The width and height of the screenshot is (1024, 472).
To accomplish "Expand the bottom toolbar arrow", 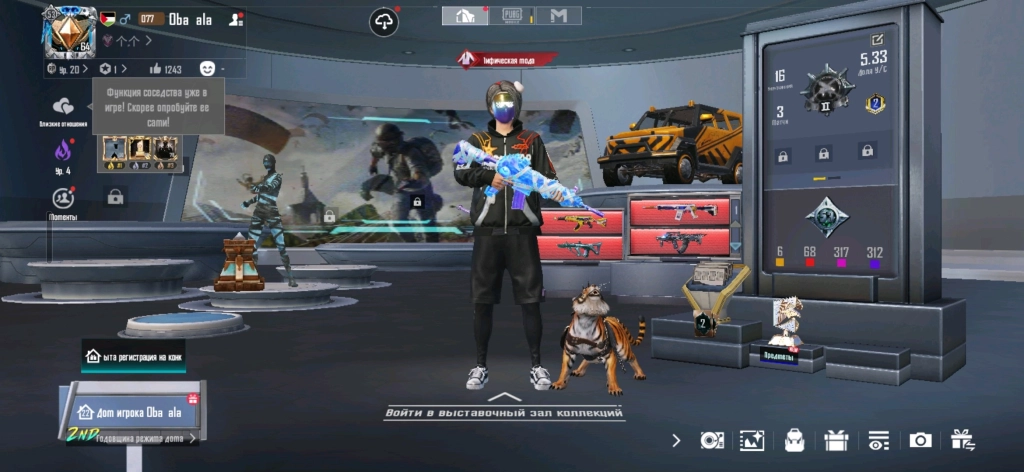I will click(x=677, y=440).
